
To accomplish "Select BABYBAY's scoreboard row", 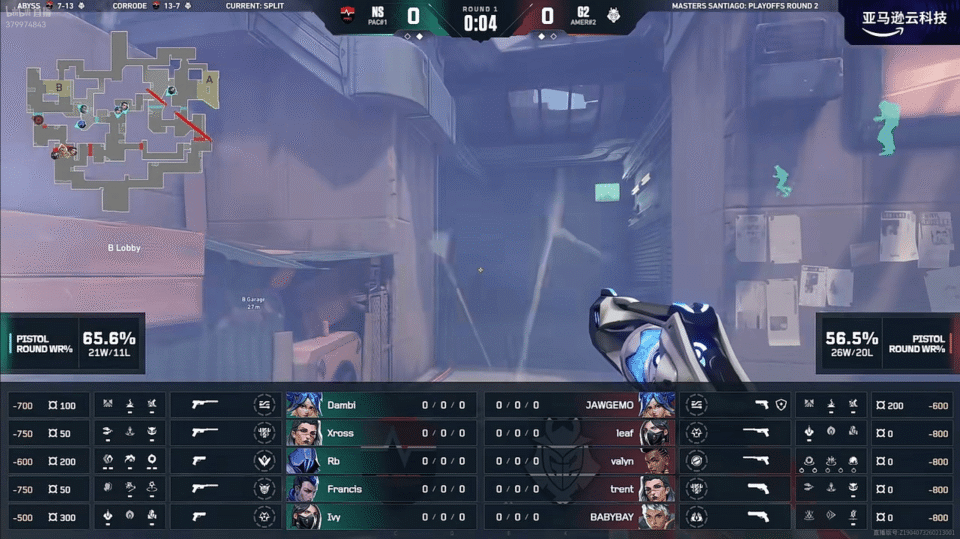I will [x=580, y=517].
